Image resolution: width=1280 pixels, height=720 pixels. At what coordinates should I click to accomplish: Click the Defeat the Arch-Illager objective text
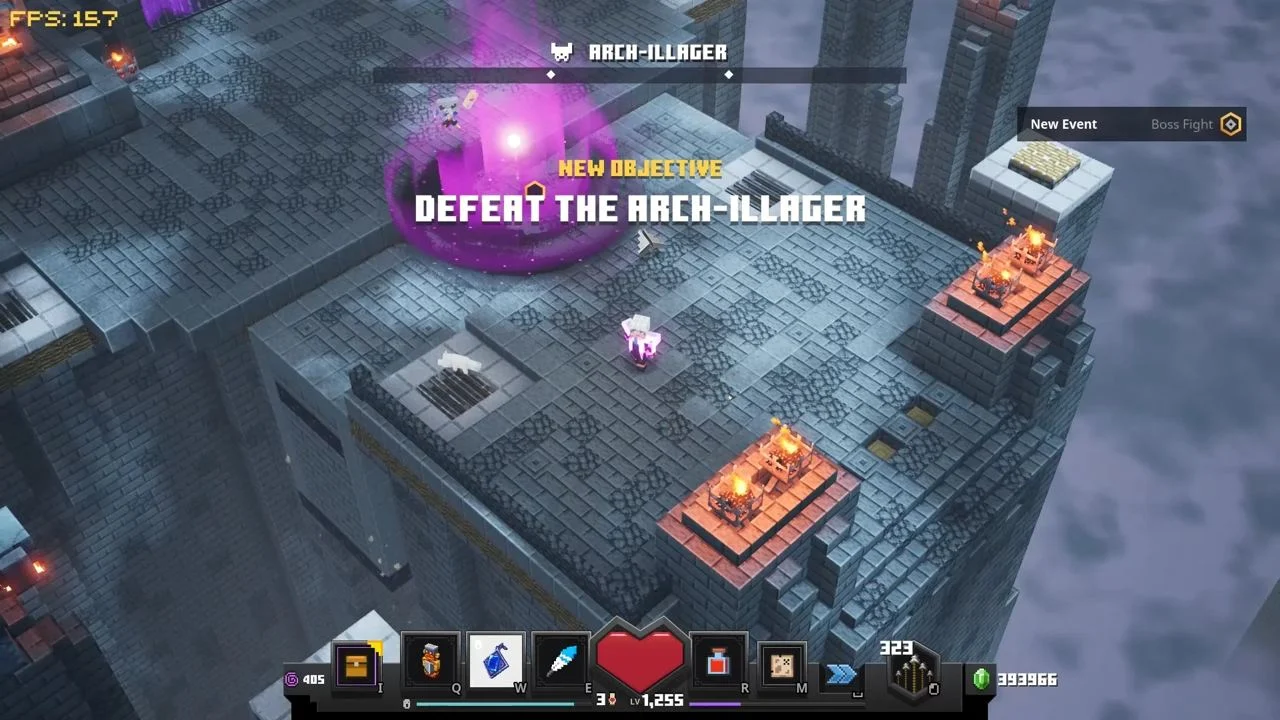640,208
